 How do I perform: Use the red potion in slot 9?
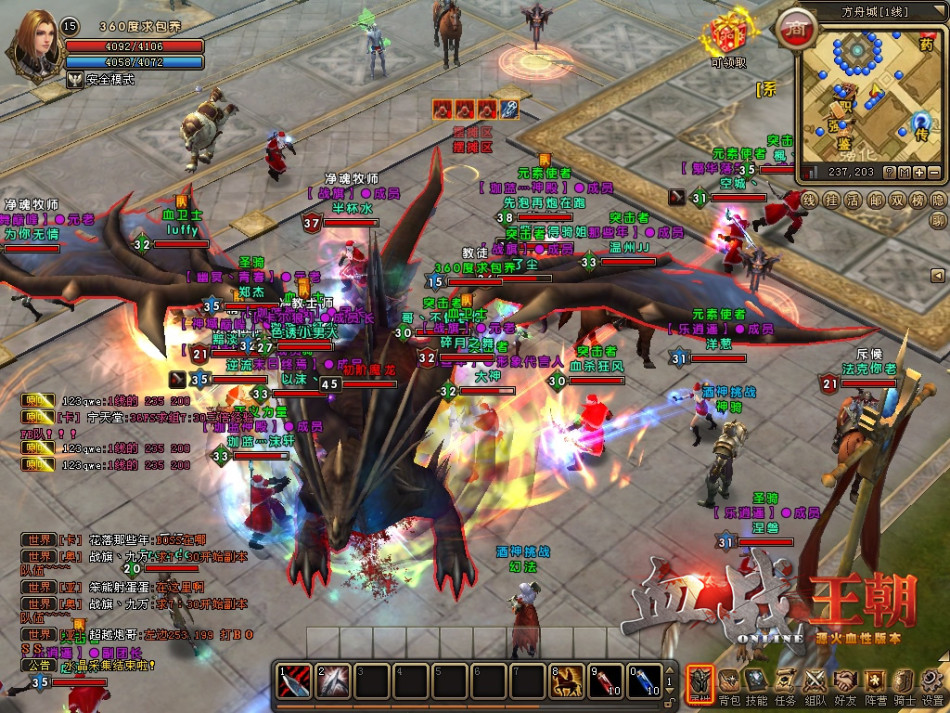pos(606,682)
